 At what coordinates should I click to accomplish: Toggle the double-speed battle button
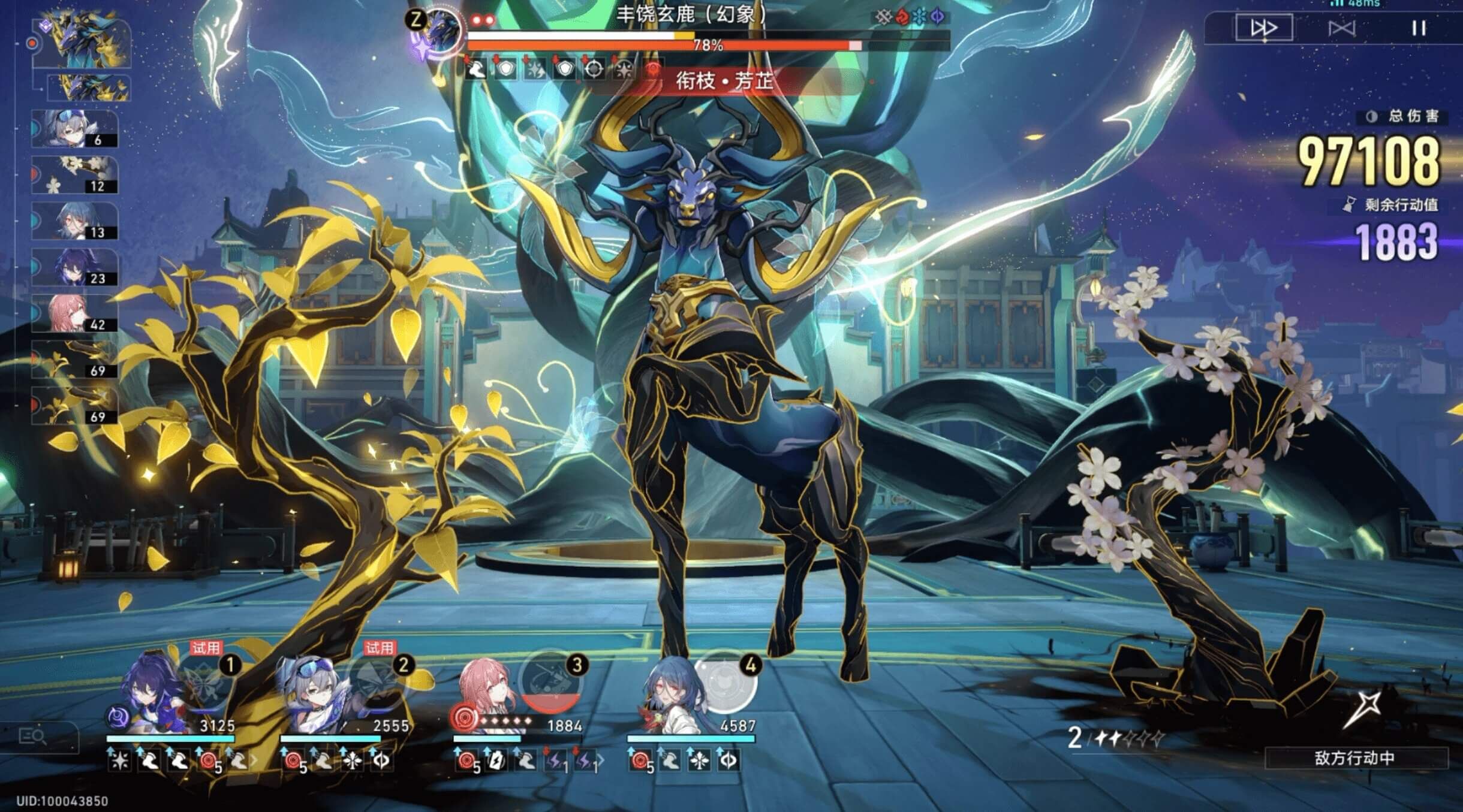[x=1263, y=28]
